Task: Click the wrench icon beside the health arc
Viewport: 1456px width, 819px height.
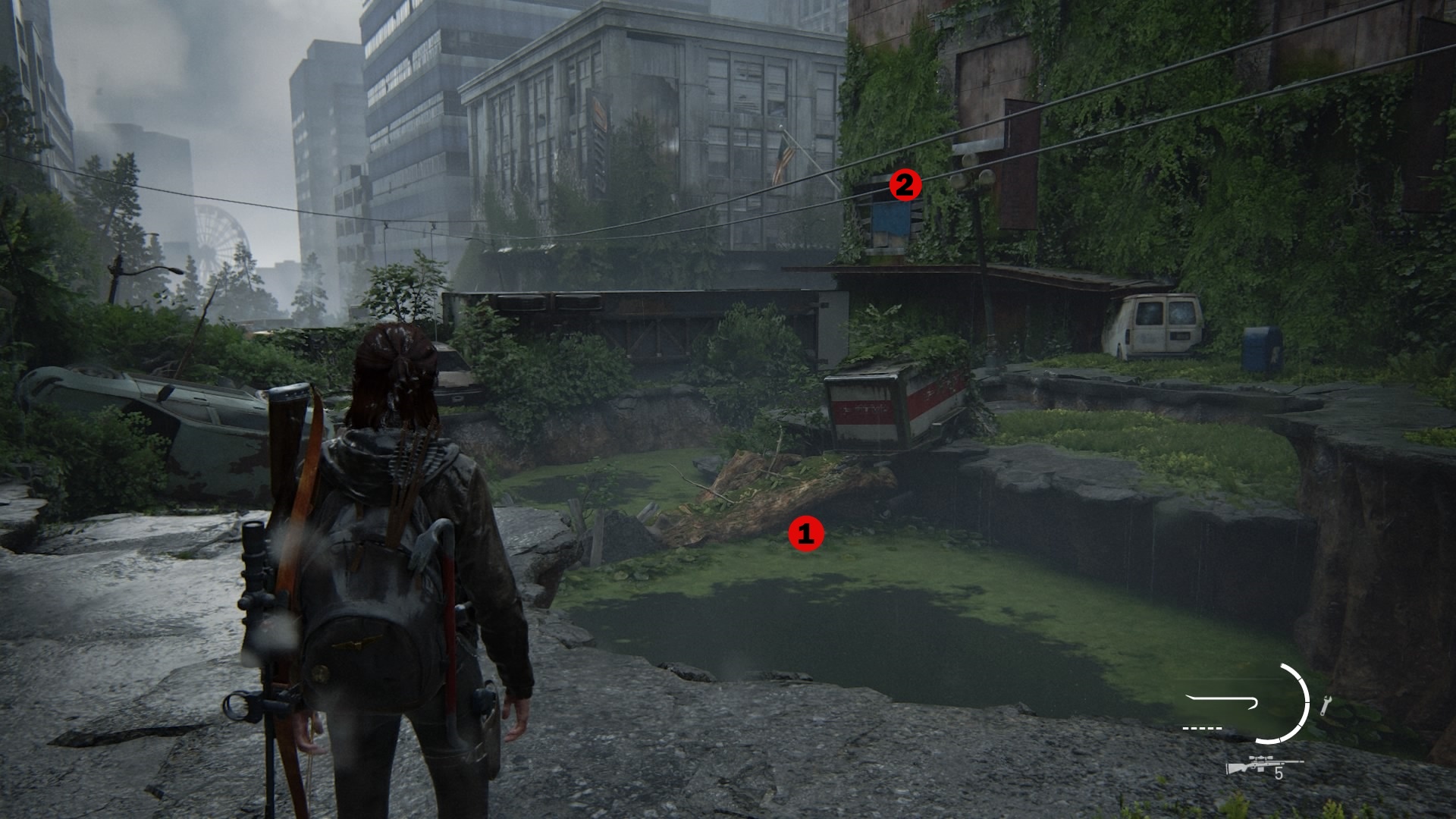Action: click(1326, 705)
